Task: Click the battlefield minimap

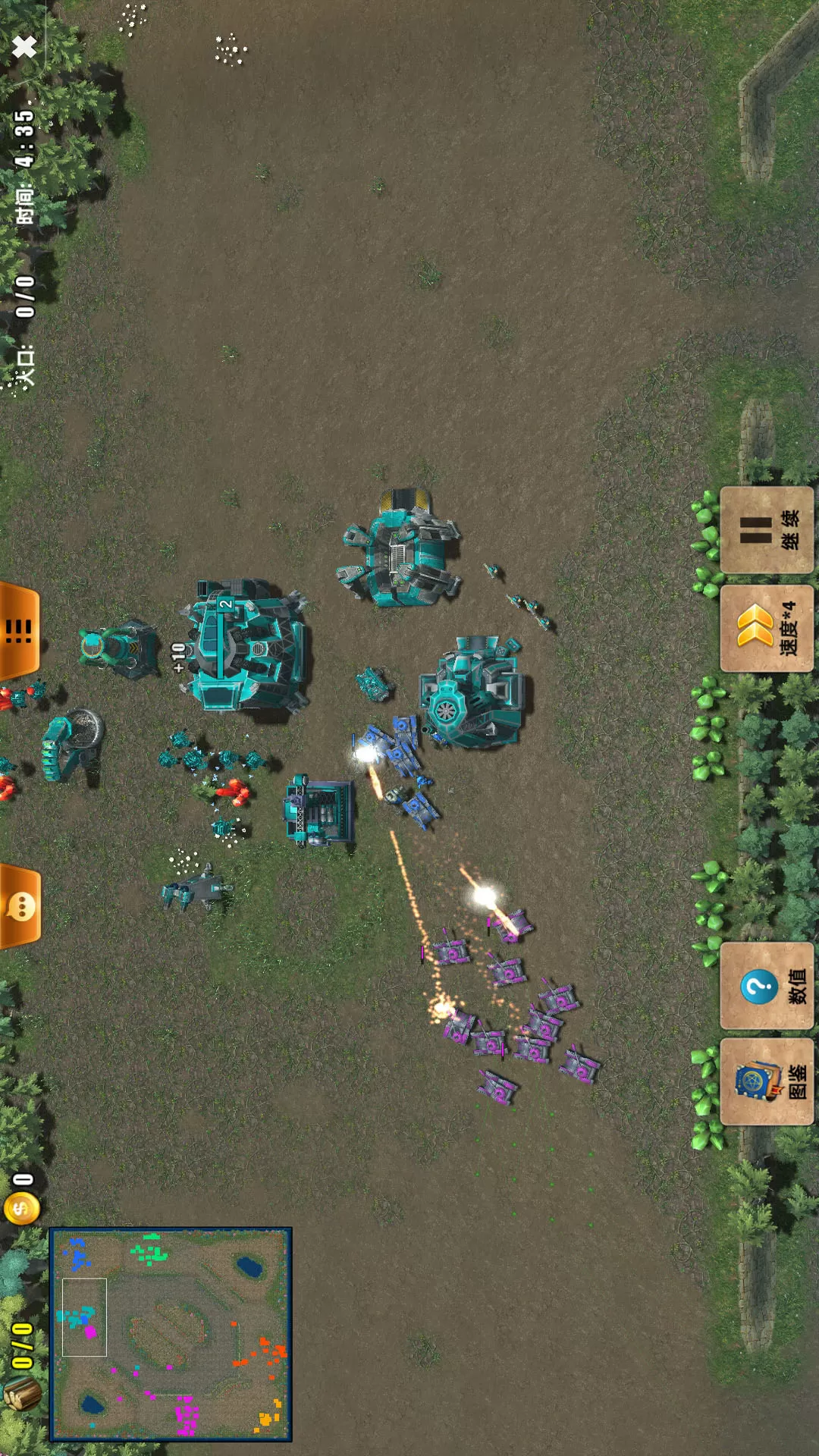Action: 171,1335
